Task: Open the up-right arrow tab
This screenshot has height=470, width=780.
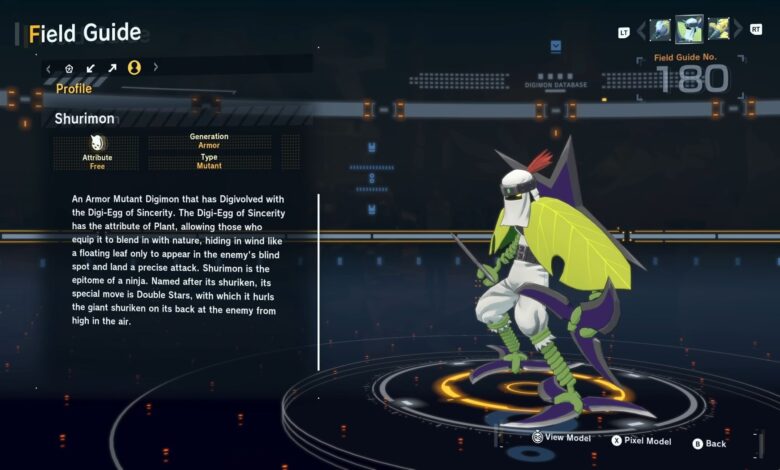Action: coord(112,68)
